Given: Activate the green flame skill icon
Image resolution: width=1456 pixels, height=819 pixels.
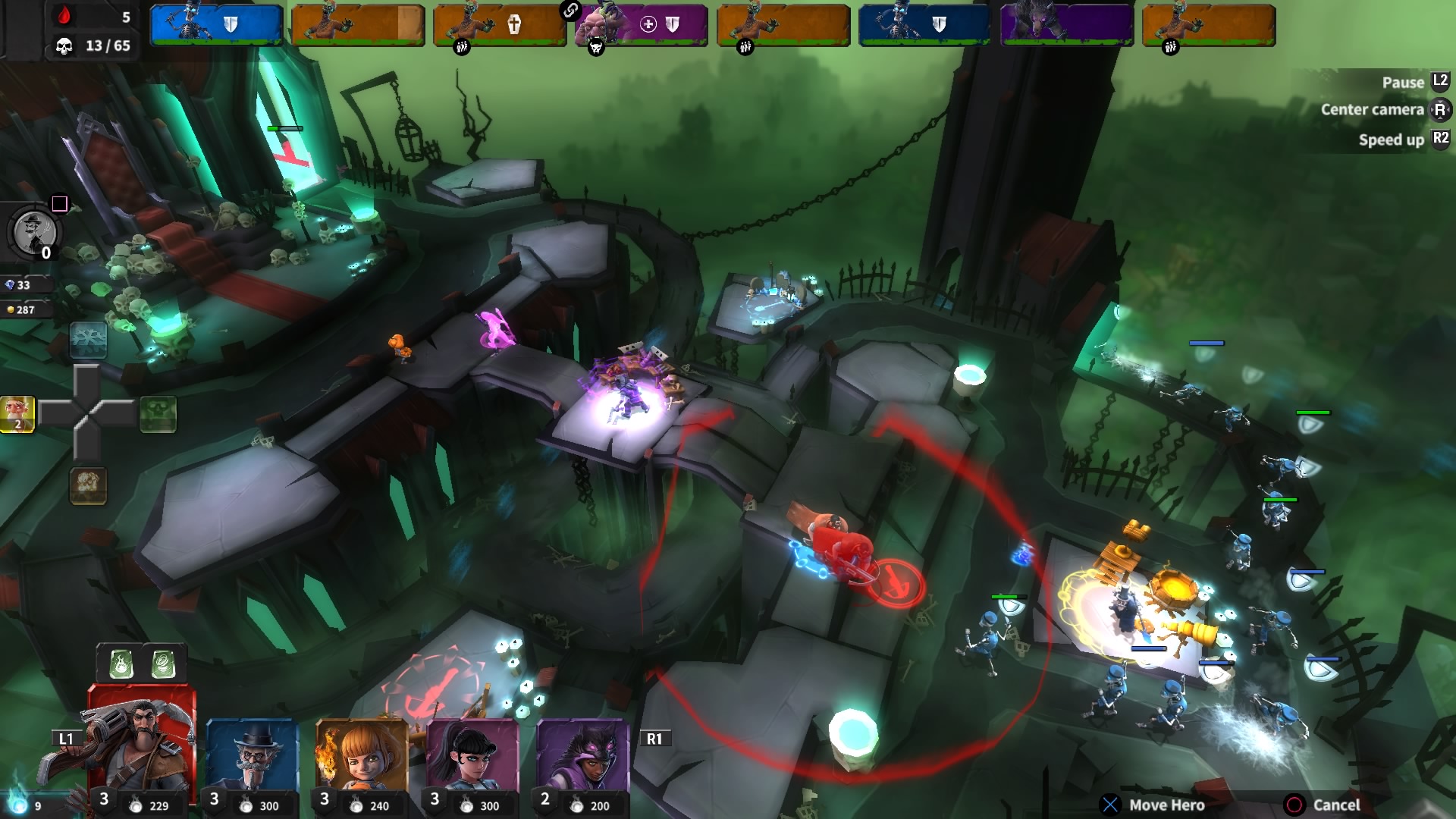Looking at the screenshot, I should pyautogui.click(x=121, y=664).
